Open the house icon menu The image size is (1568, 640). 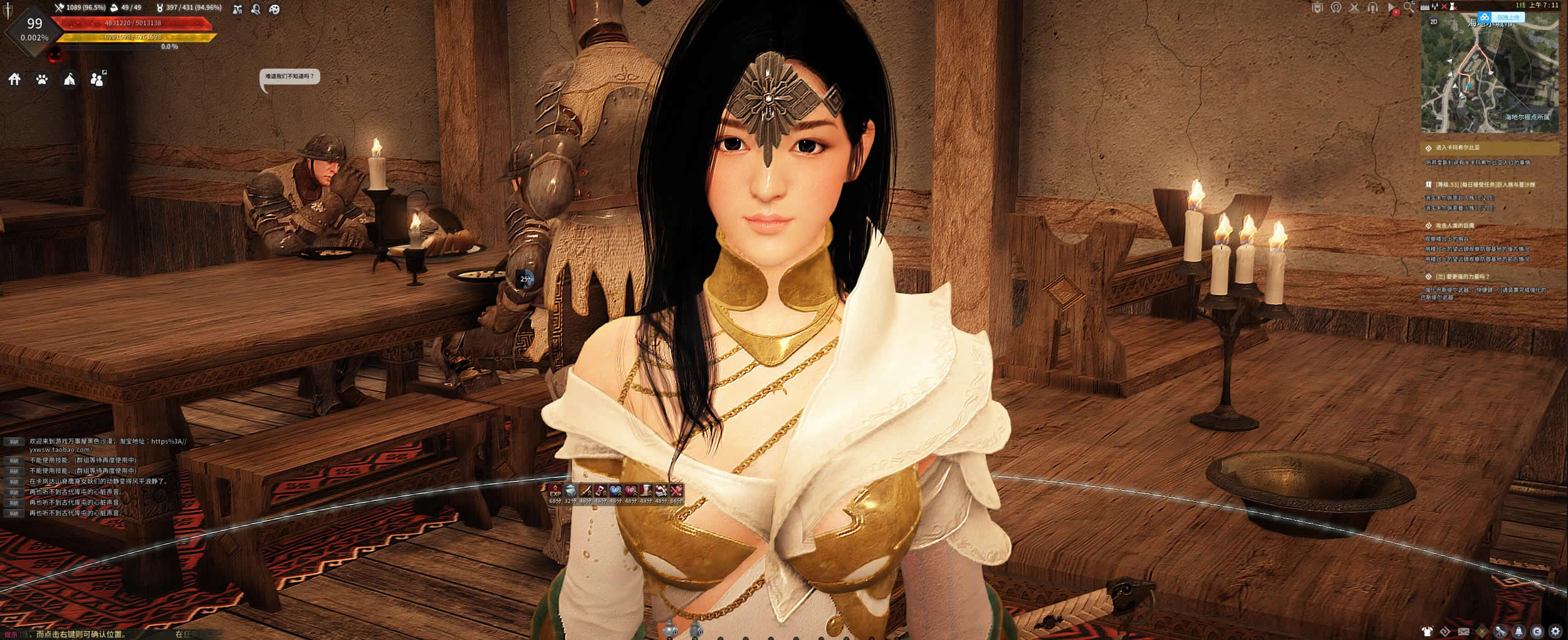[x=14, y=79]
